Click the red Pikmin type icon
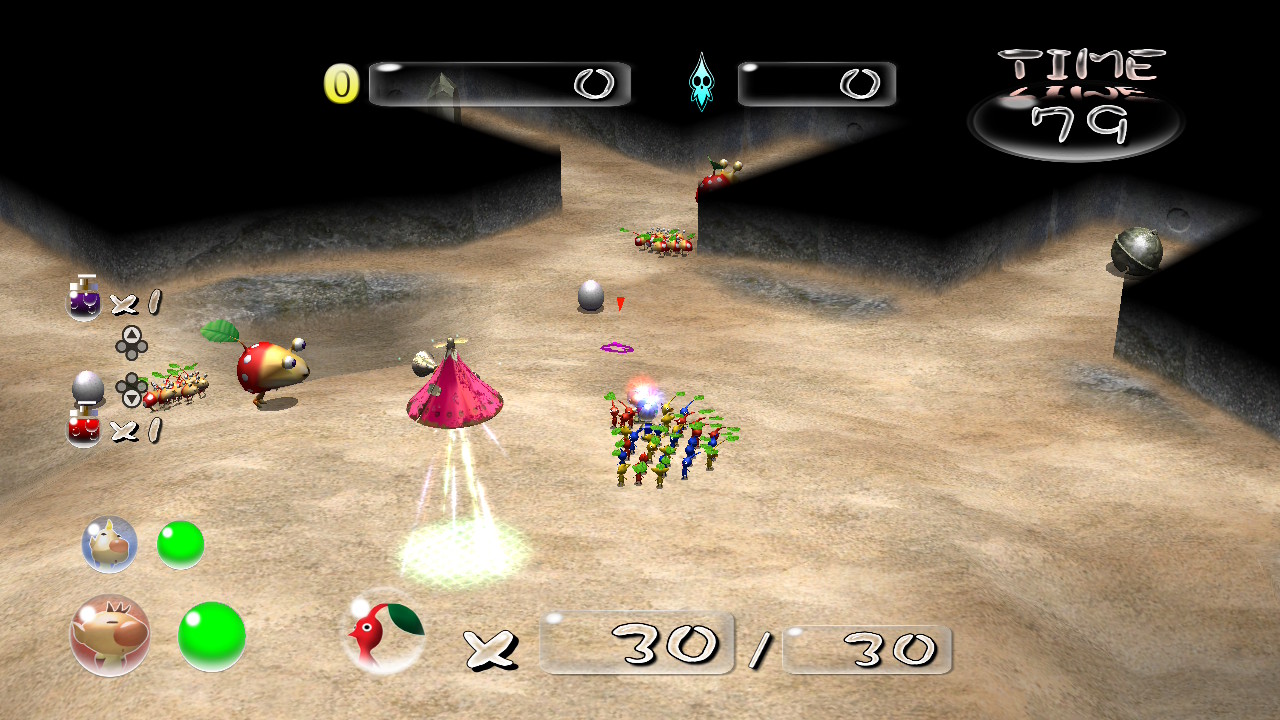 click(383, 632)
